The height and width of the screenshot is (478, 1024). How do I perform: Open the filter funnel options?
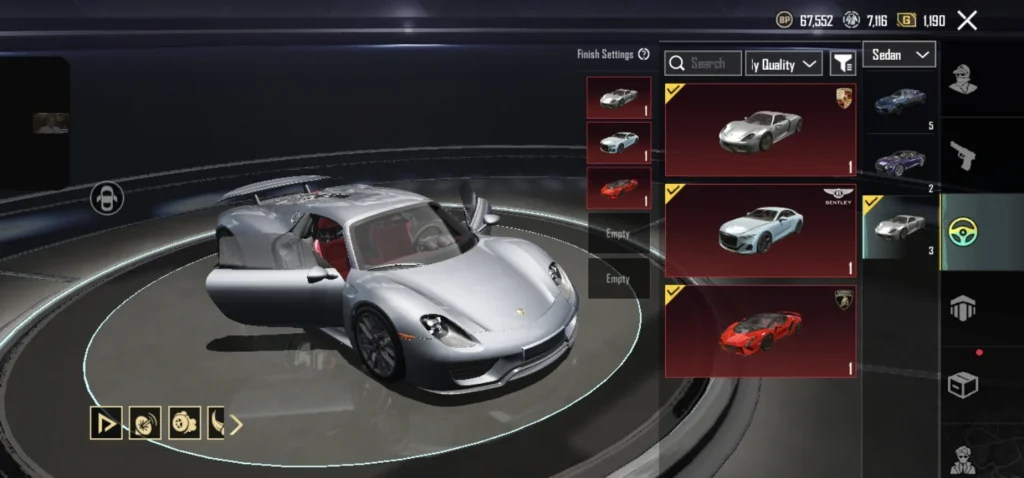[843, 64]
